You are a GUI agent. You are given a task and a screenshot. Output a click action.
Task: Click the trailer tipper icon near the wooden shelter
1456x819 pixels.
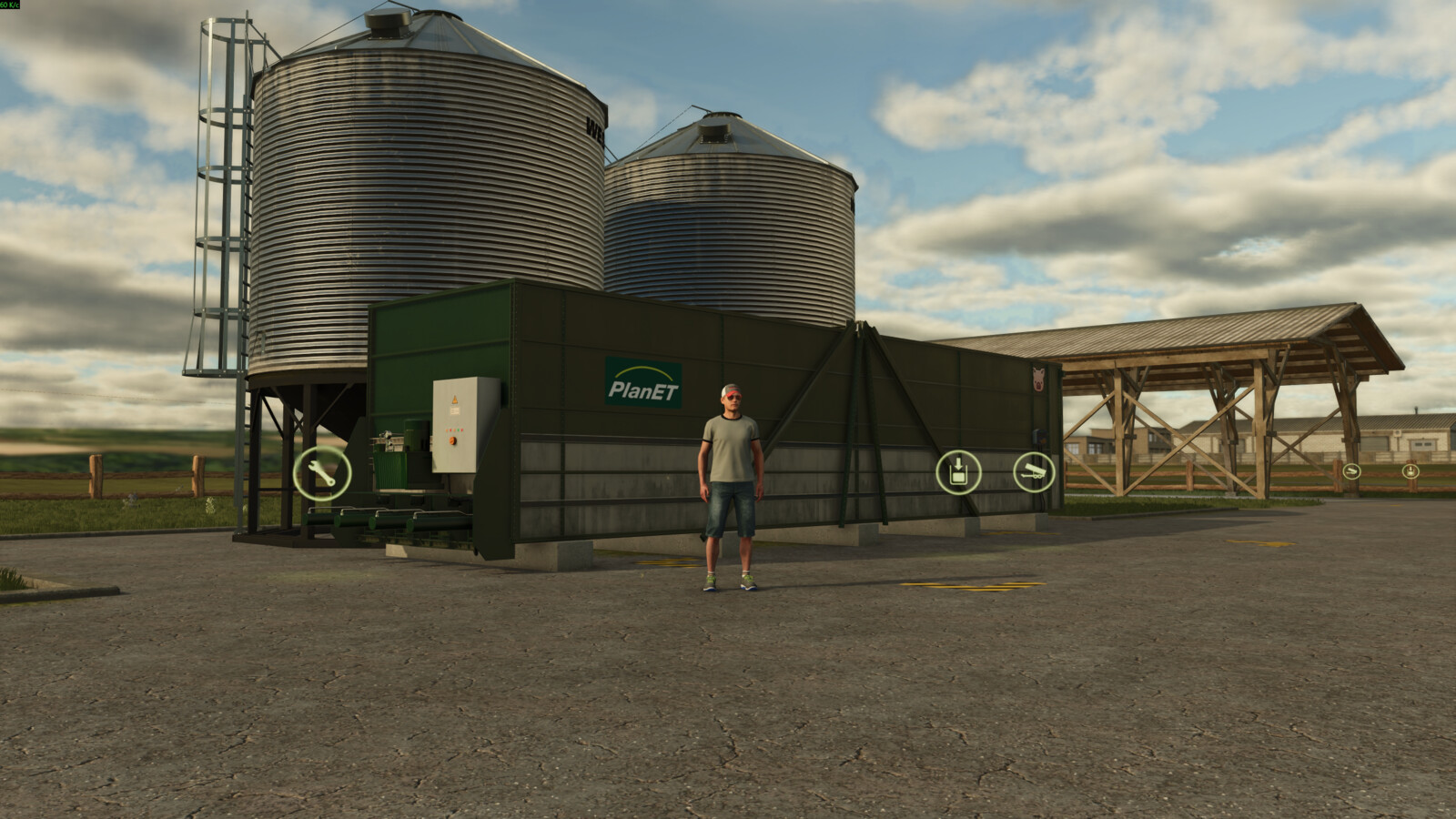[1352, 471]
